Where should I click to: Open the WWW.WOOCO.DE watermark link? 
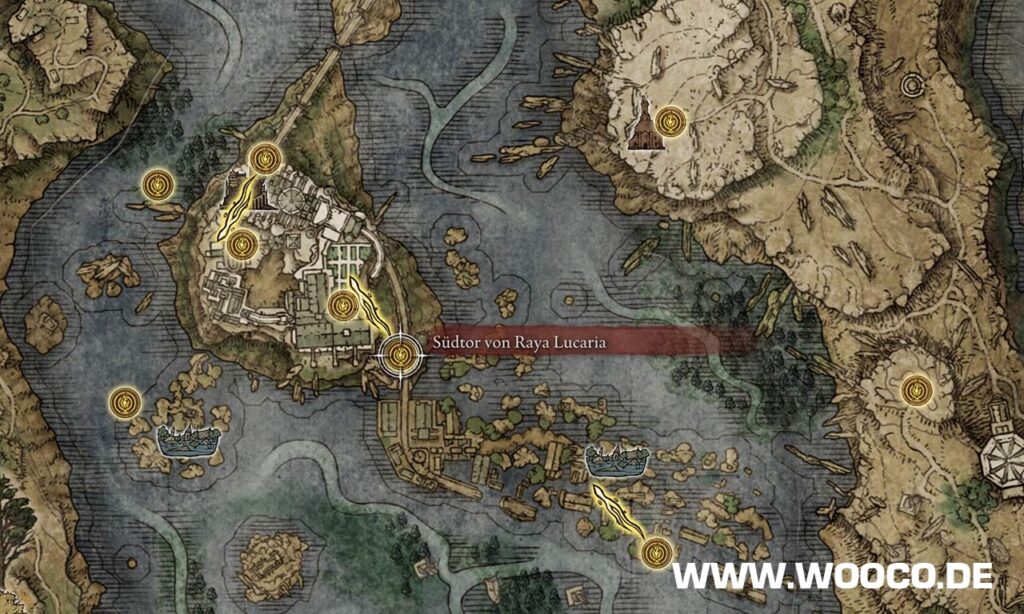coord(832,575)
